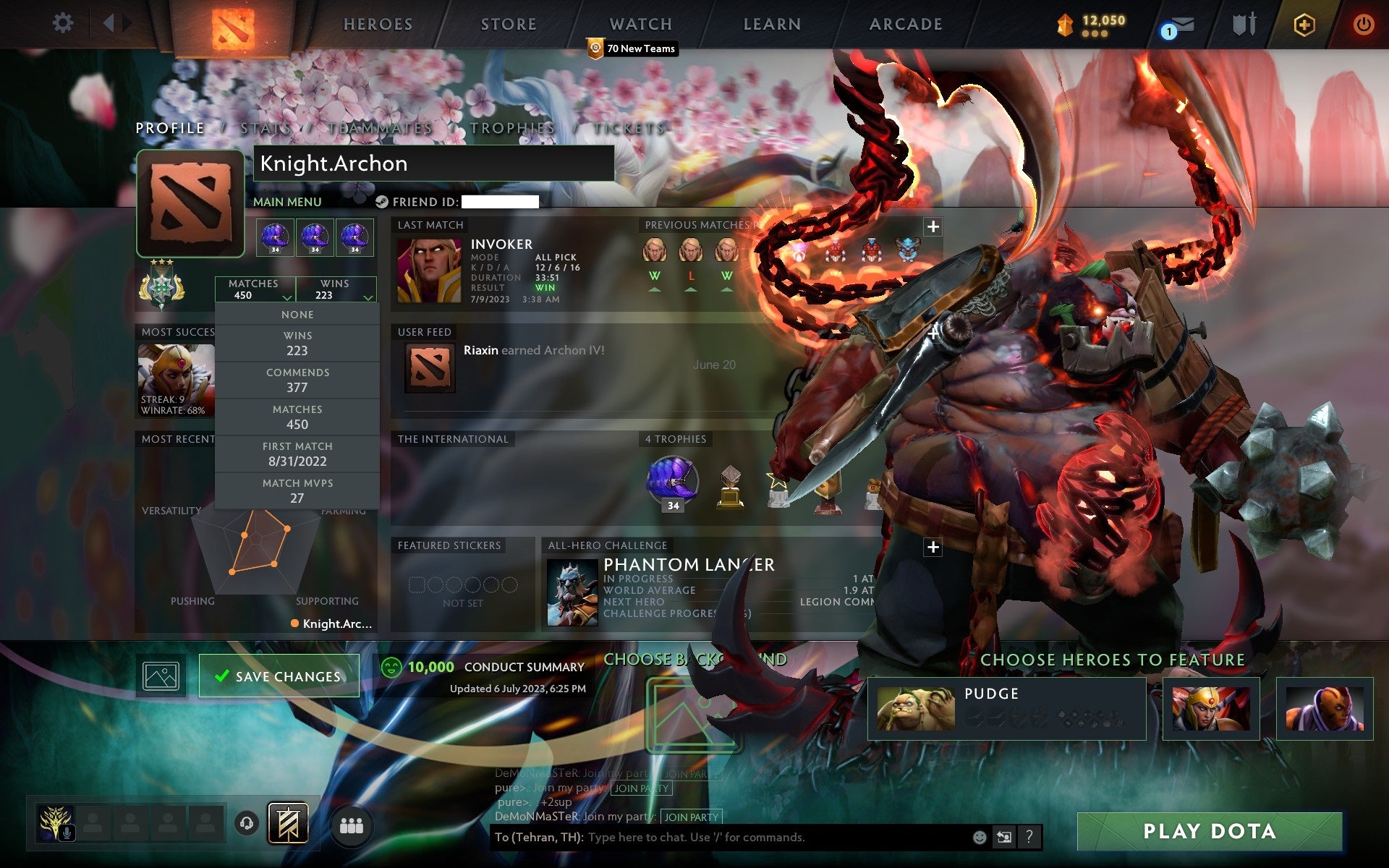Image resolution: width=1389 pixels, height=868 pixels.
Task: Click the chat emoji toggle near input
Action: tap(981, 838)
